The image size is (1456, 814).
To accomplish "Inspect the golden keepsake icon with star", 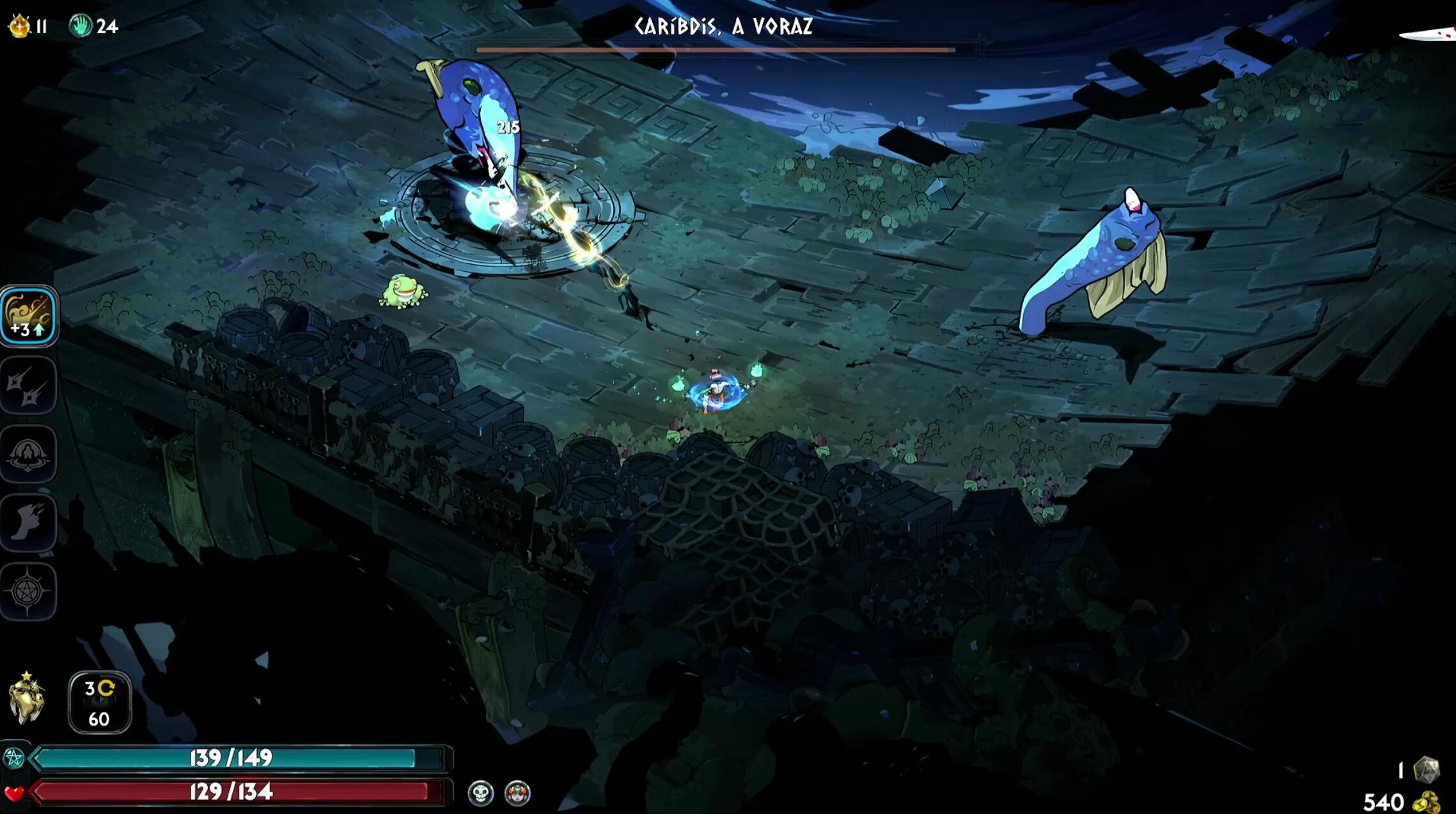I will click(x=27, y=700).
